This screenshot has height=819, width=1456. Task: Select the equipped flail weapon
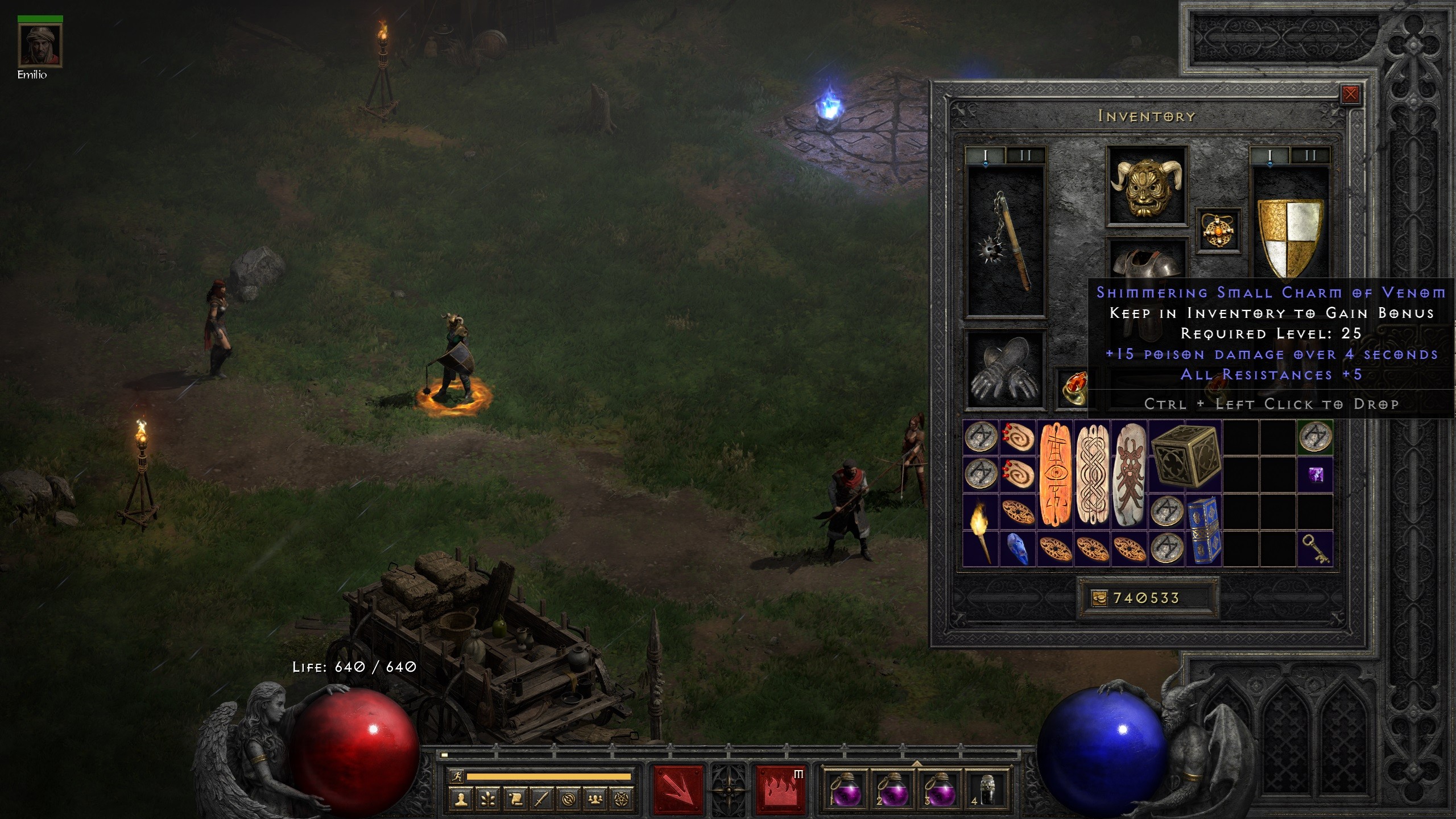[1006, 241]
